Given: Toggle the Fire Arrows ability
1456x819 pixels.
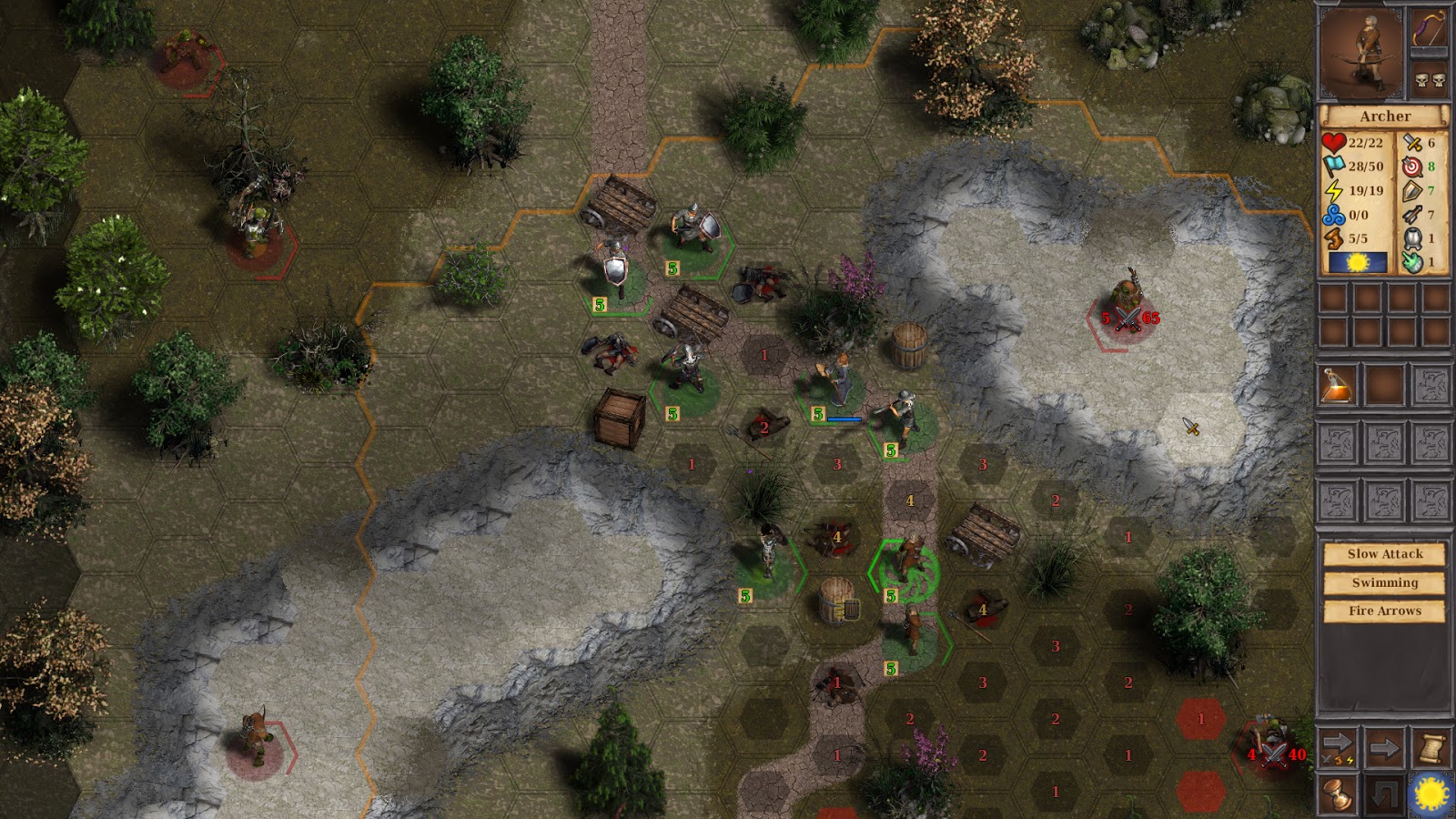Looking at the screenshot, I should [x=1384, y=612].
